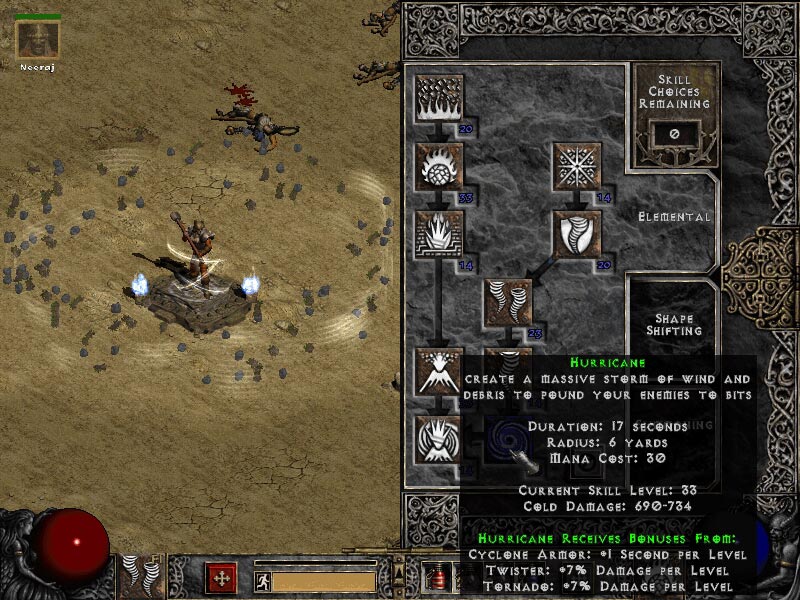The width and height of the screenshot is (800, 600).
Task: Click the Twister skill icon
Action: [508, 303]
